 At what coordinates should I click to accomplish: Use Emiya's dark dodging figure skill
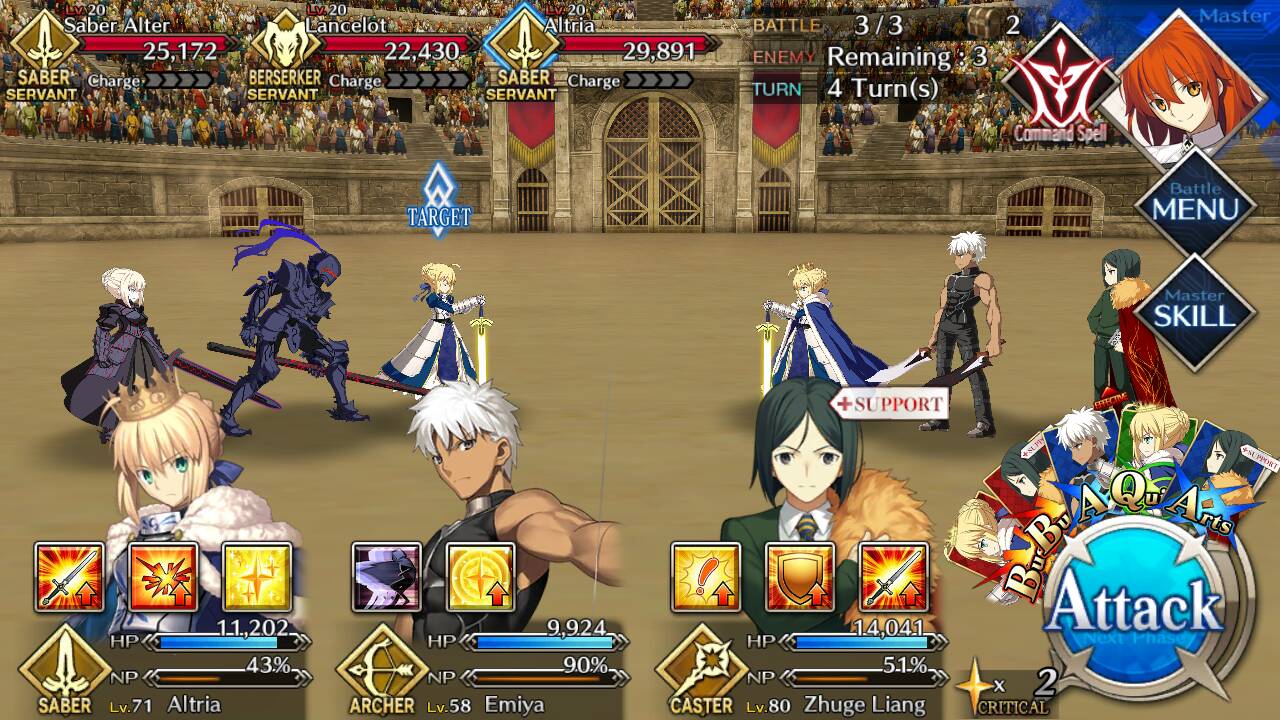(x=387, y=577)
